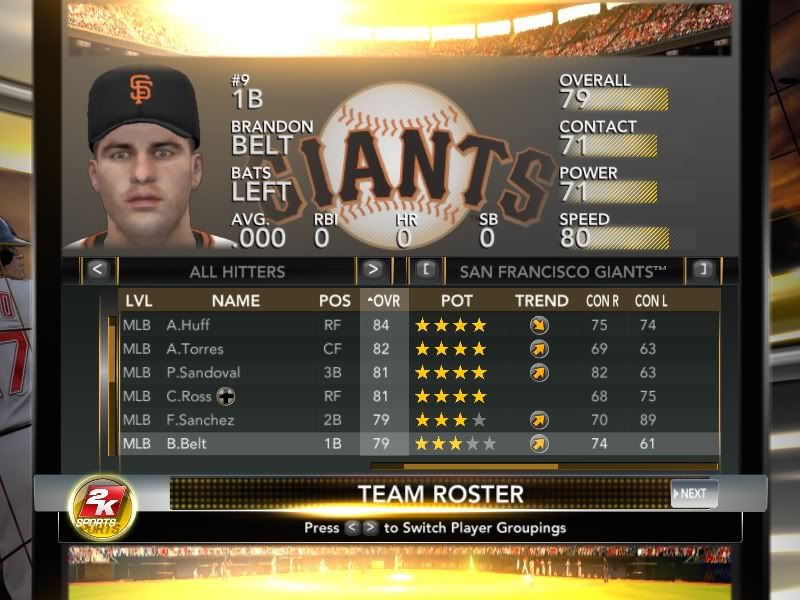This screenshot has height=600, width=800.
Task: Go to the next team
Action: [701, 270]
